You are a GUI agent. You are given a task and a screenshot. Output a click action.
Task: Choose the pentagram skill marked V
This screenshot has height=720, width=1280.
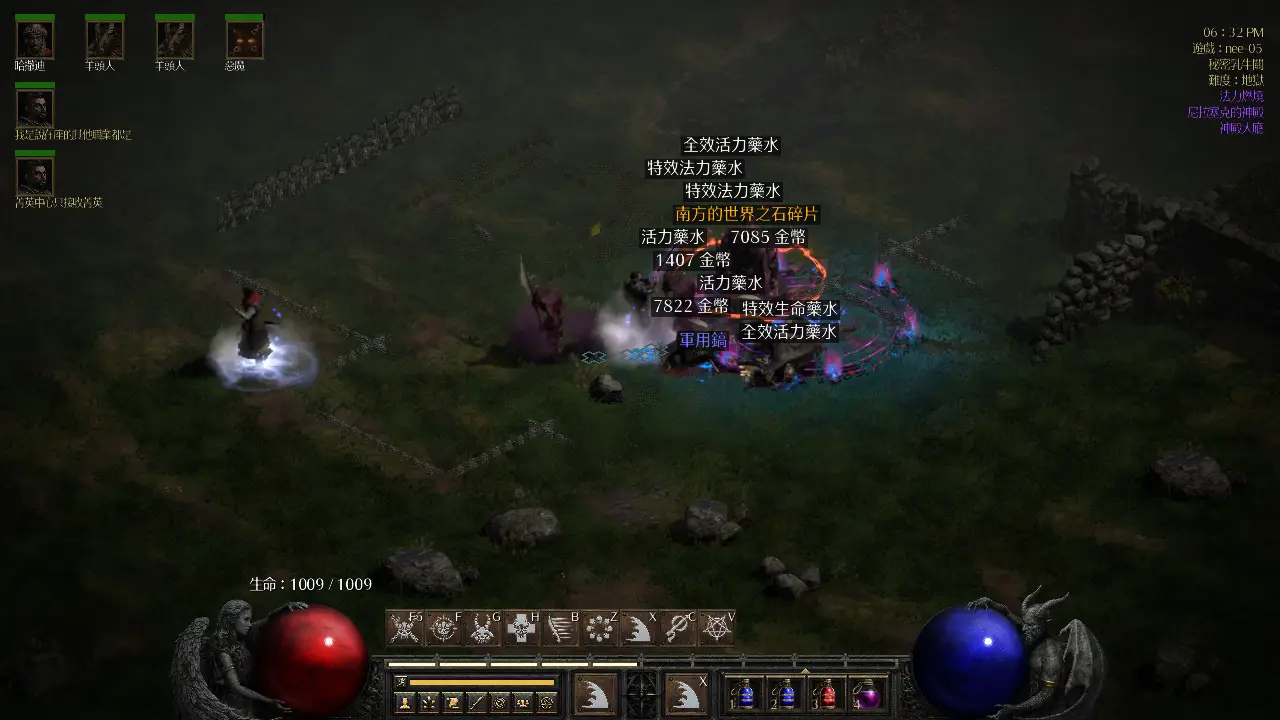[x=716, y=628]
